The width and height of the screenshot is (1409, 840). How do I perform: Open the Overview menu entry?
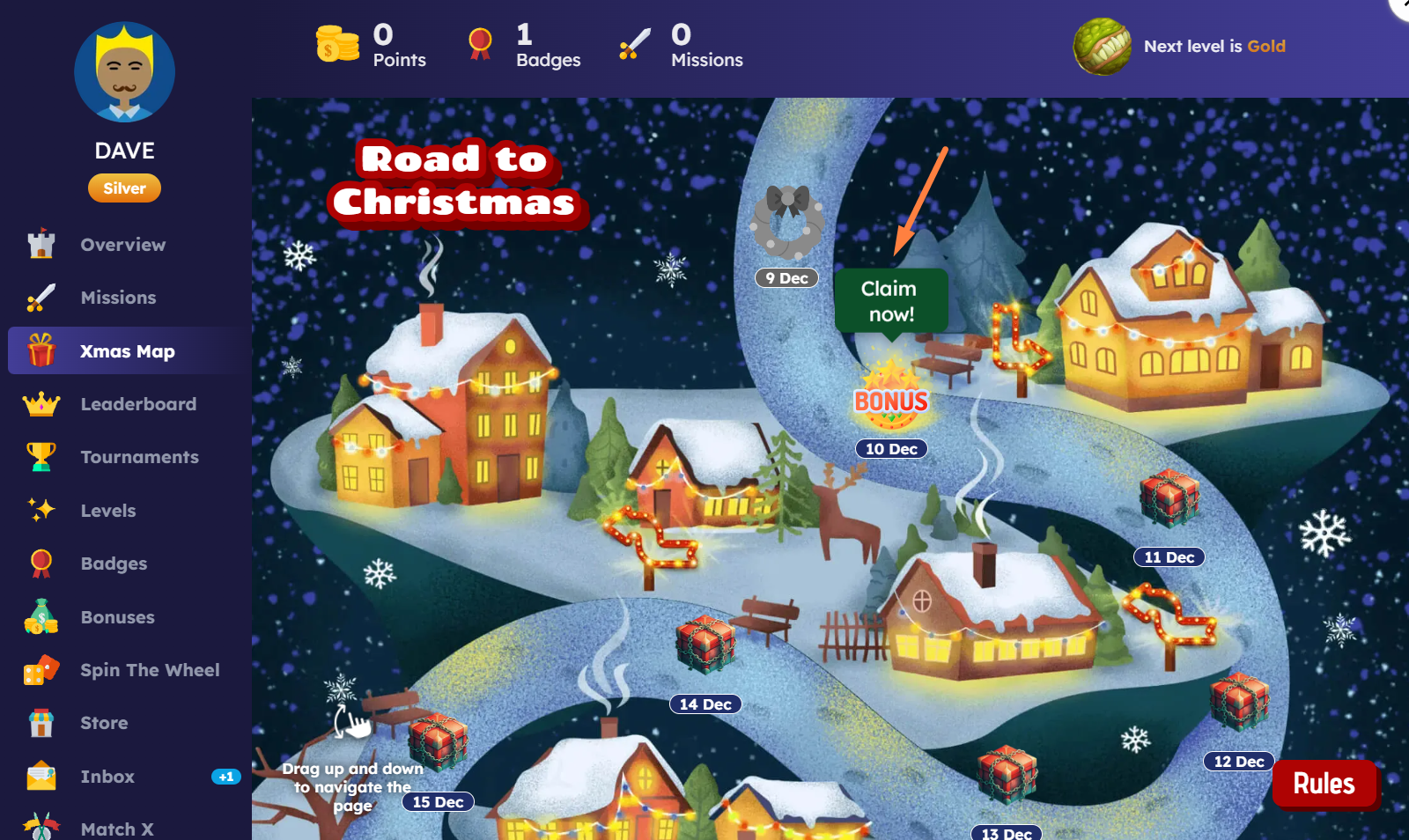[x=122, y=245]
